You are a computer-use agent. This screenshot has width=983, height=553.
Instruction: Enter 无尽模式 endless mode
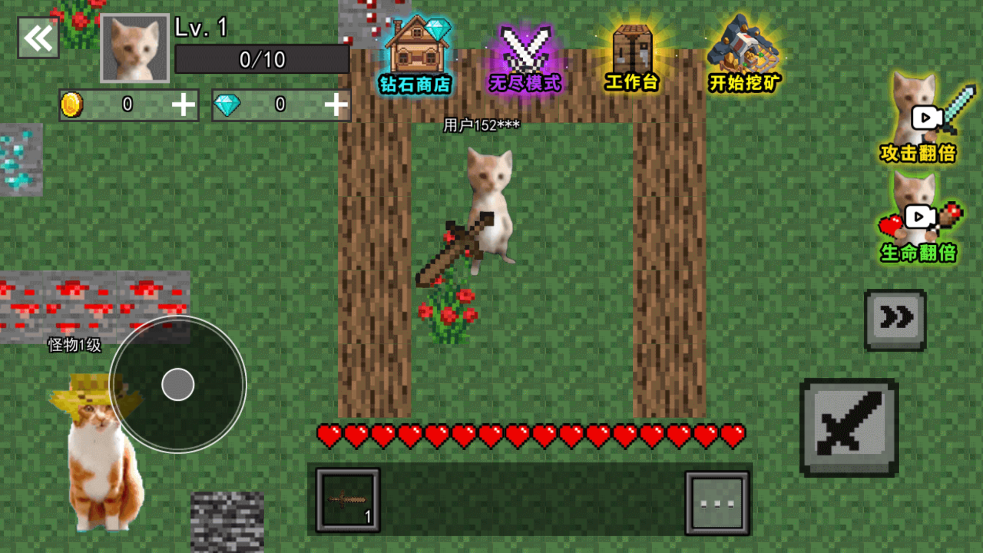click(525, 59)
